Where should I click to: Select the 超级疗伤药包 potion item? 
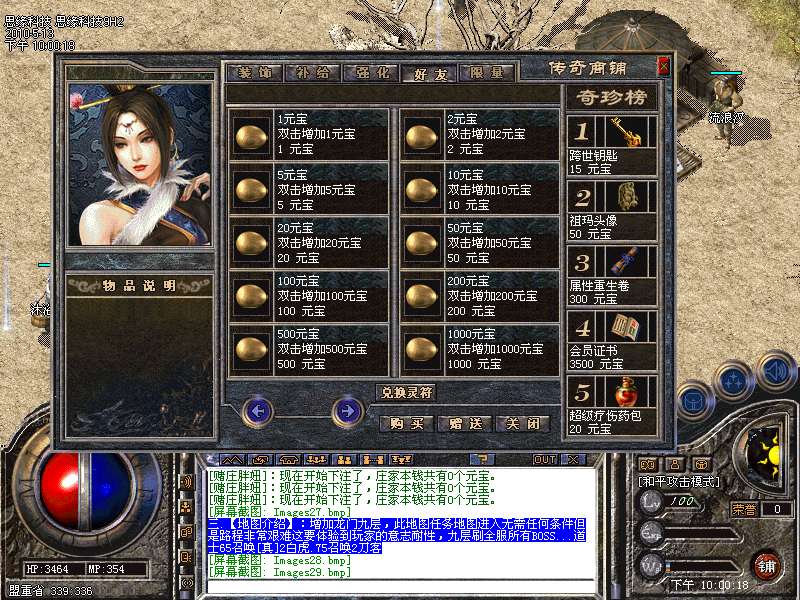[x=612, y=404]
